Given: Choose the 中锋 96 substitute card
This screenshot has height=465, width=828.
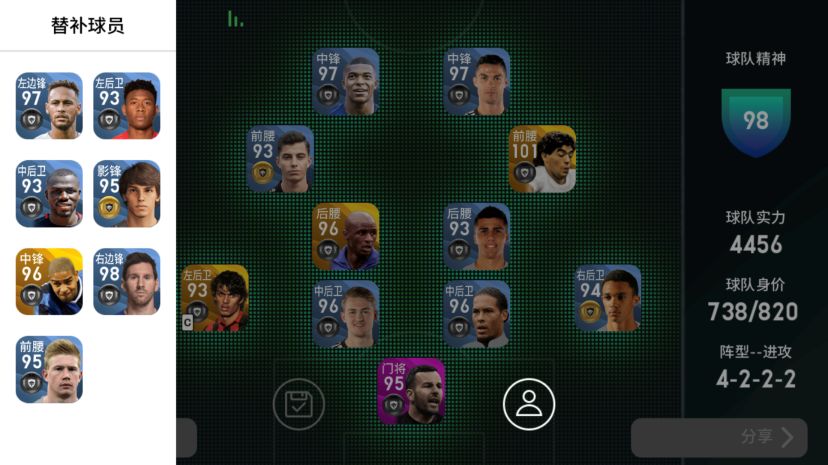Looking at the screenshot, I should tap(49, 282).
